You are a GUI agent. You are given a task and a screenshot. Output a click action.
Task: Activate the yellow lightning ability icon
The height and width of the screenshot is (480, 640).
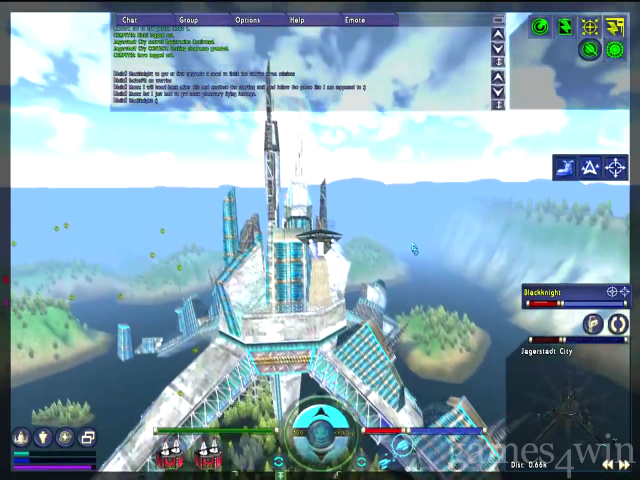pyautogui.click(x=616, y=27)
